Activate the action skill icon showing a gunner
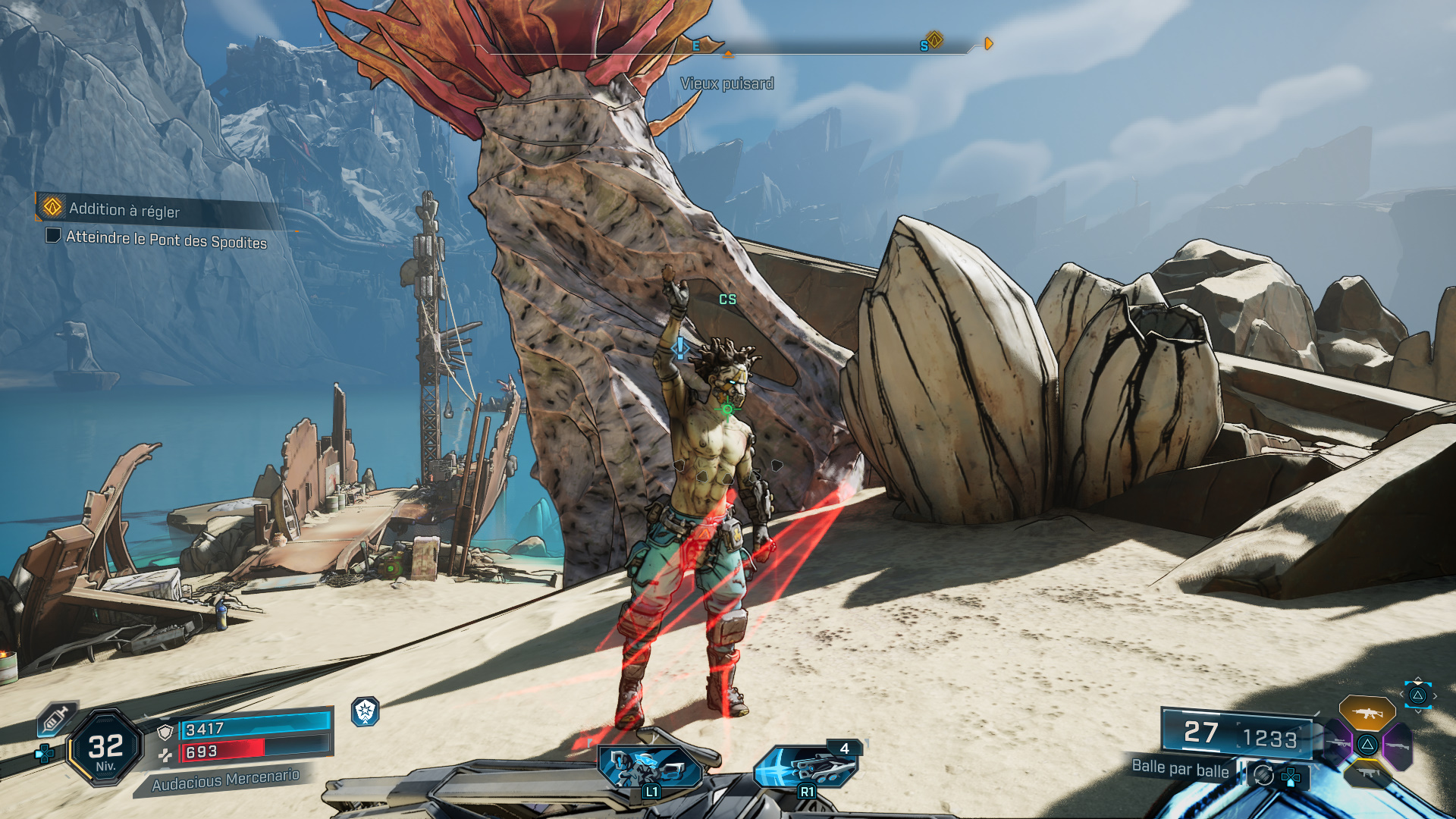The height and width of the screenshot is (819, 1456). pyautogui.click(x=648, y=767)
